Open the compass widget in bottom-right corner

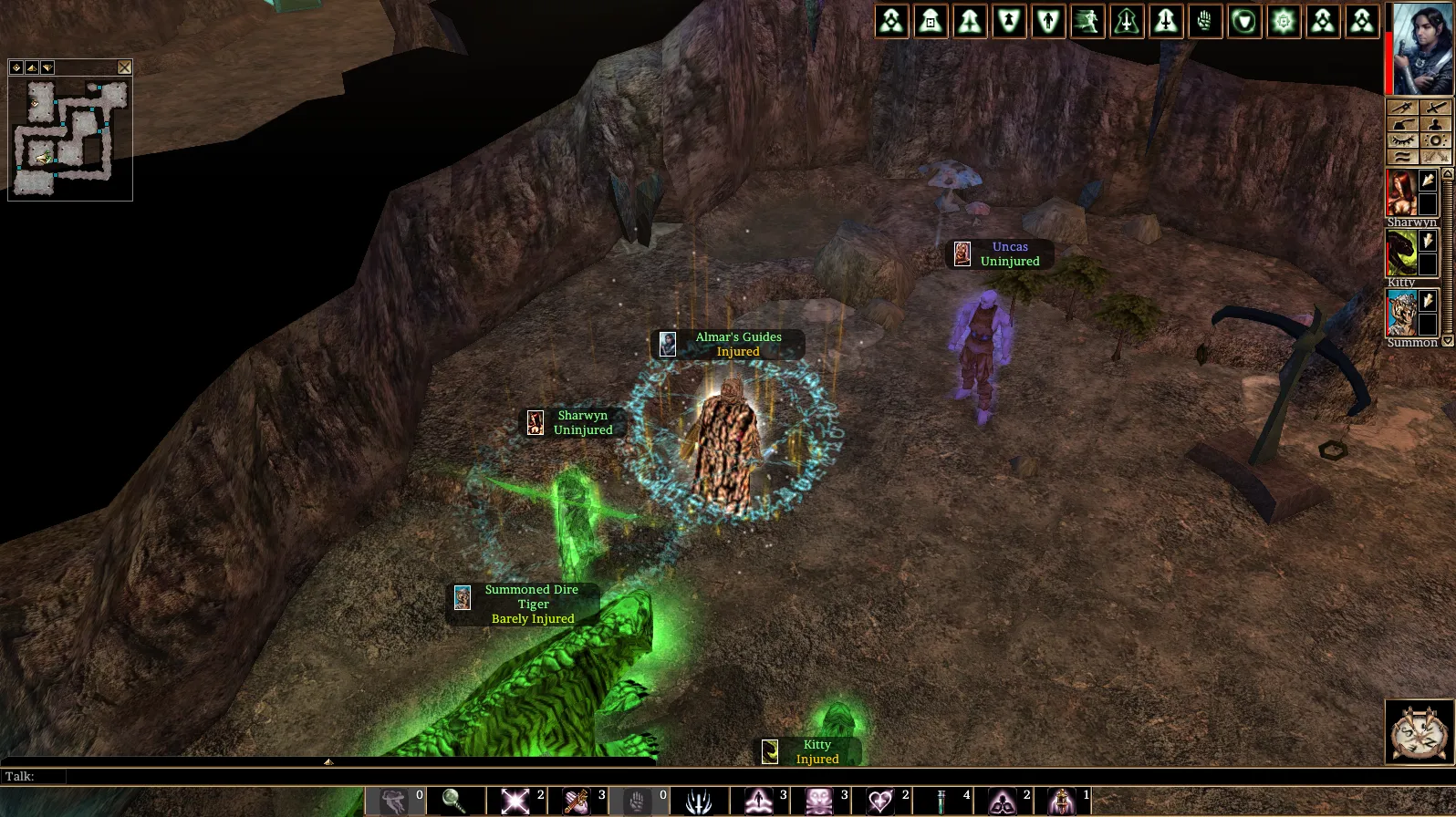(x=1419, y=731)
